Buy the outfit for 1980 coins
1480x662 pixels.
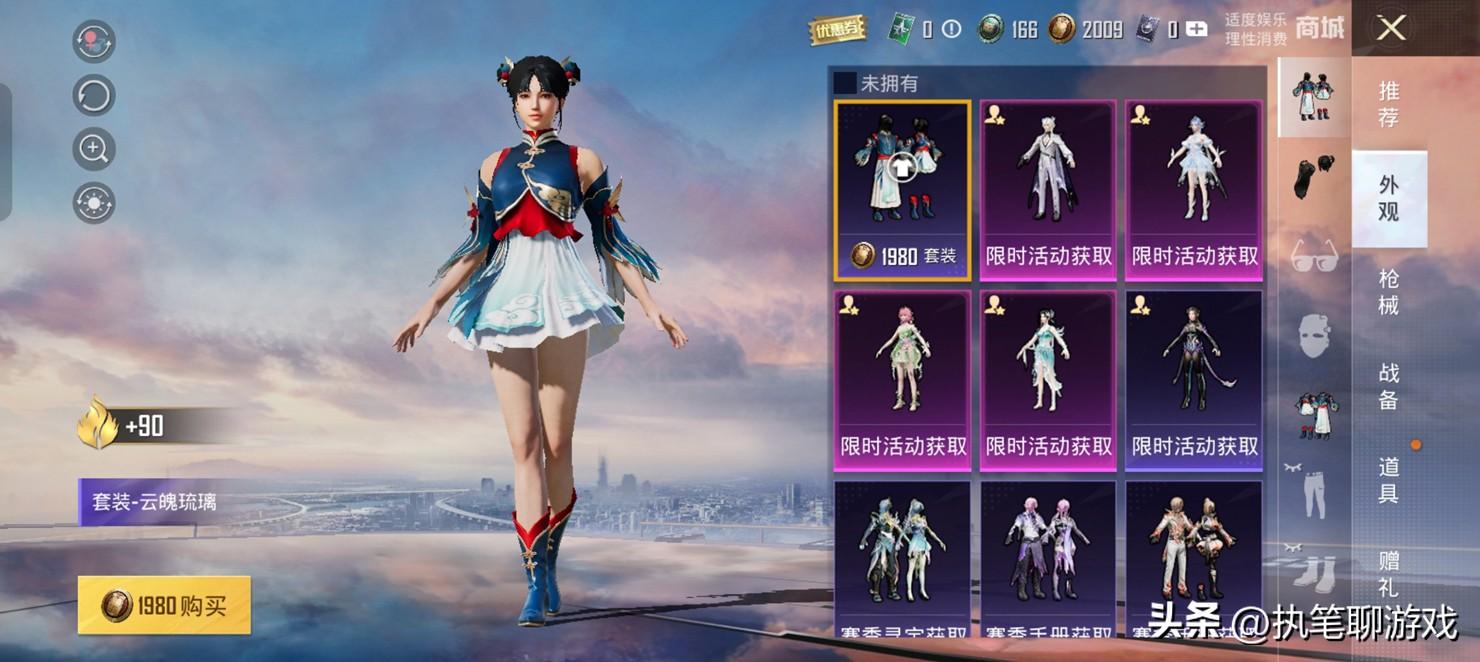164,605
